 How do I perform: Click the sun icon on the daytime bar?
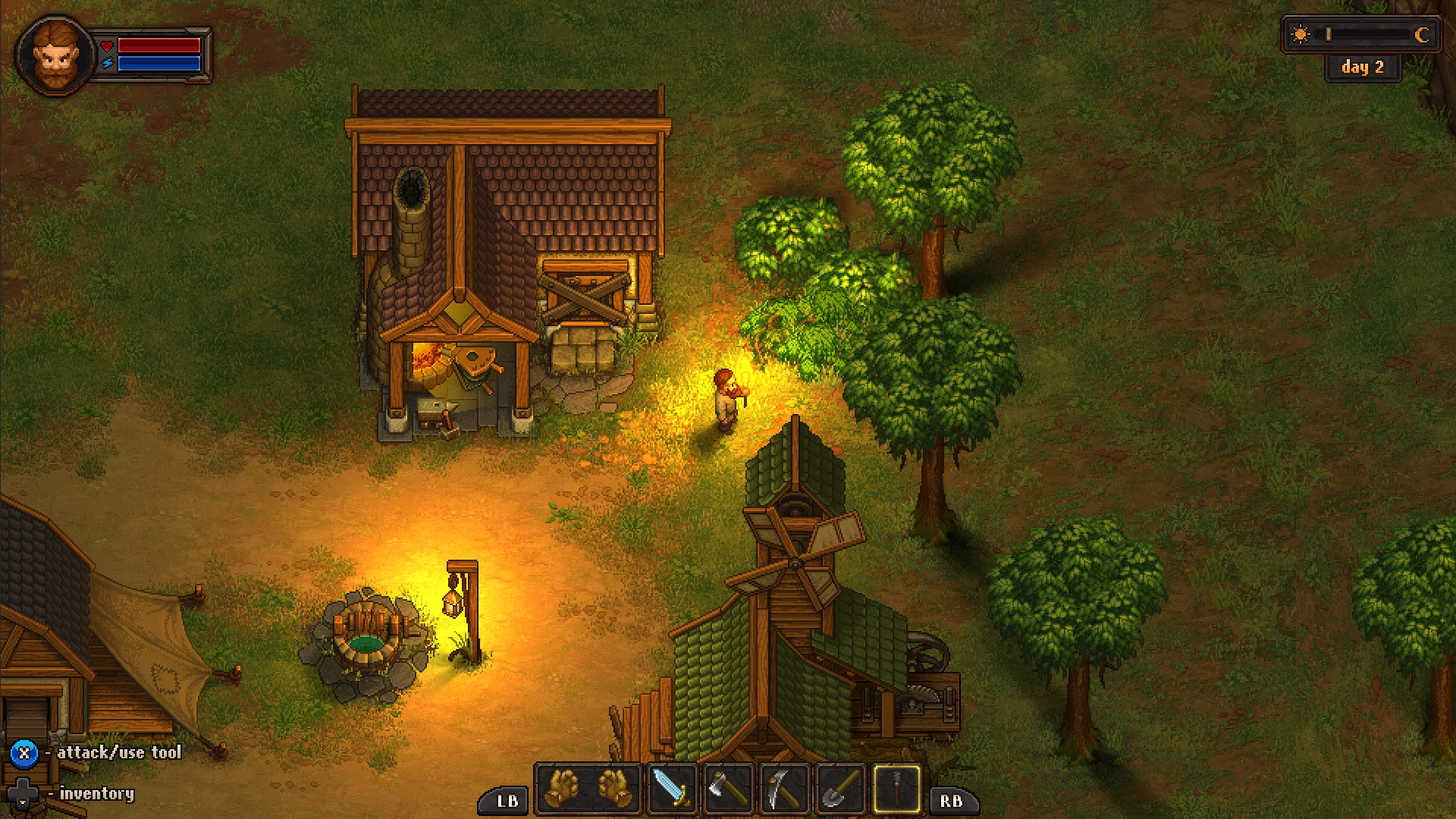tap(1300, 33)
